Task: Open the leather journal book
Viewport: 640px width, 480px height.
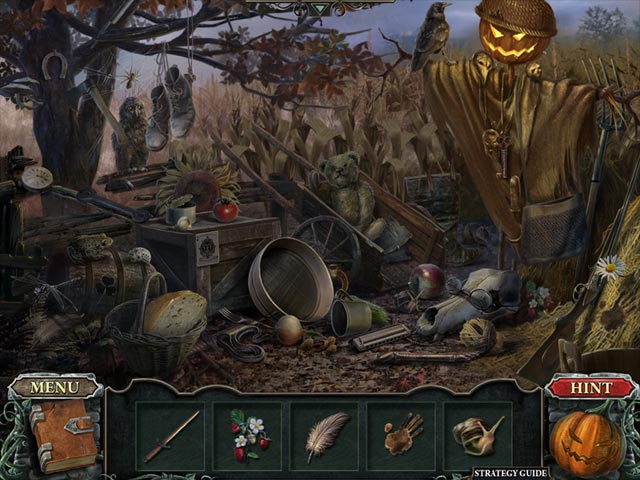Action: click(x=62, y=434)
